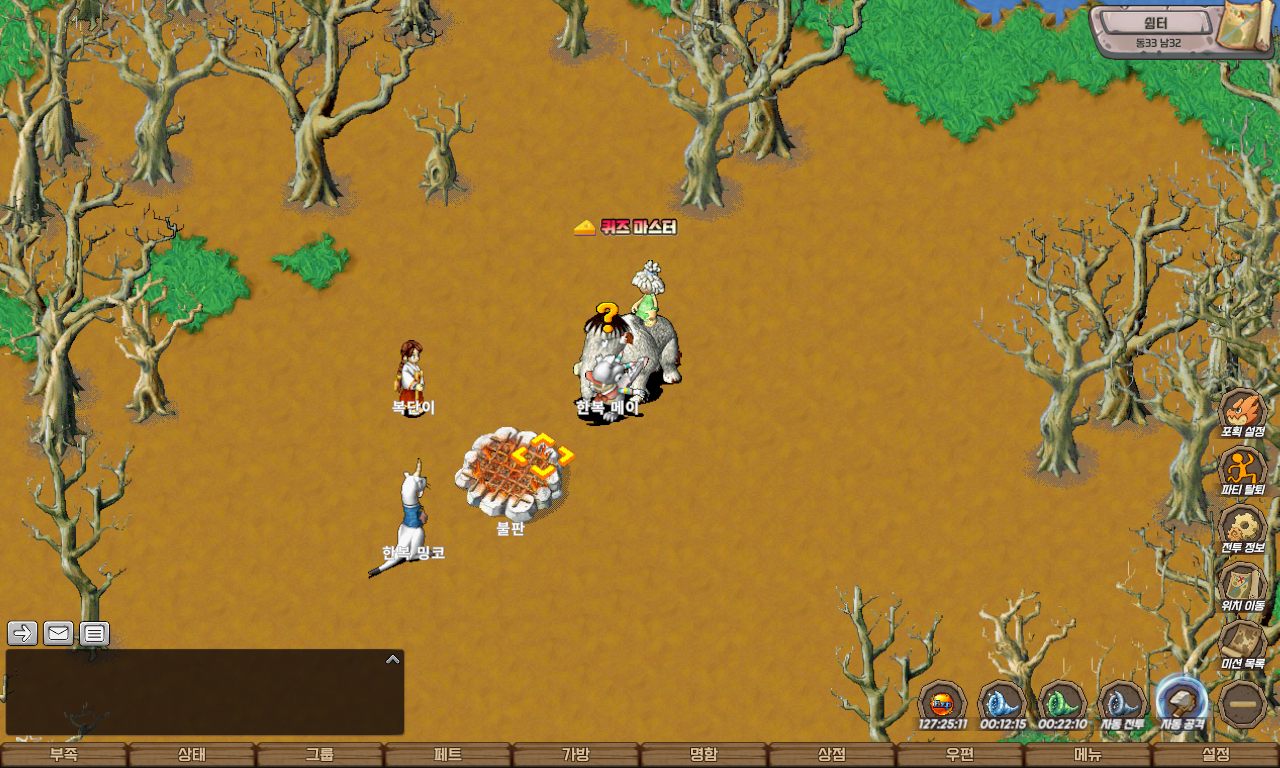Open the 미션 목록 mission list scroll

[x=1243, y=644]
